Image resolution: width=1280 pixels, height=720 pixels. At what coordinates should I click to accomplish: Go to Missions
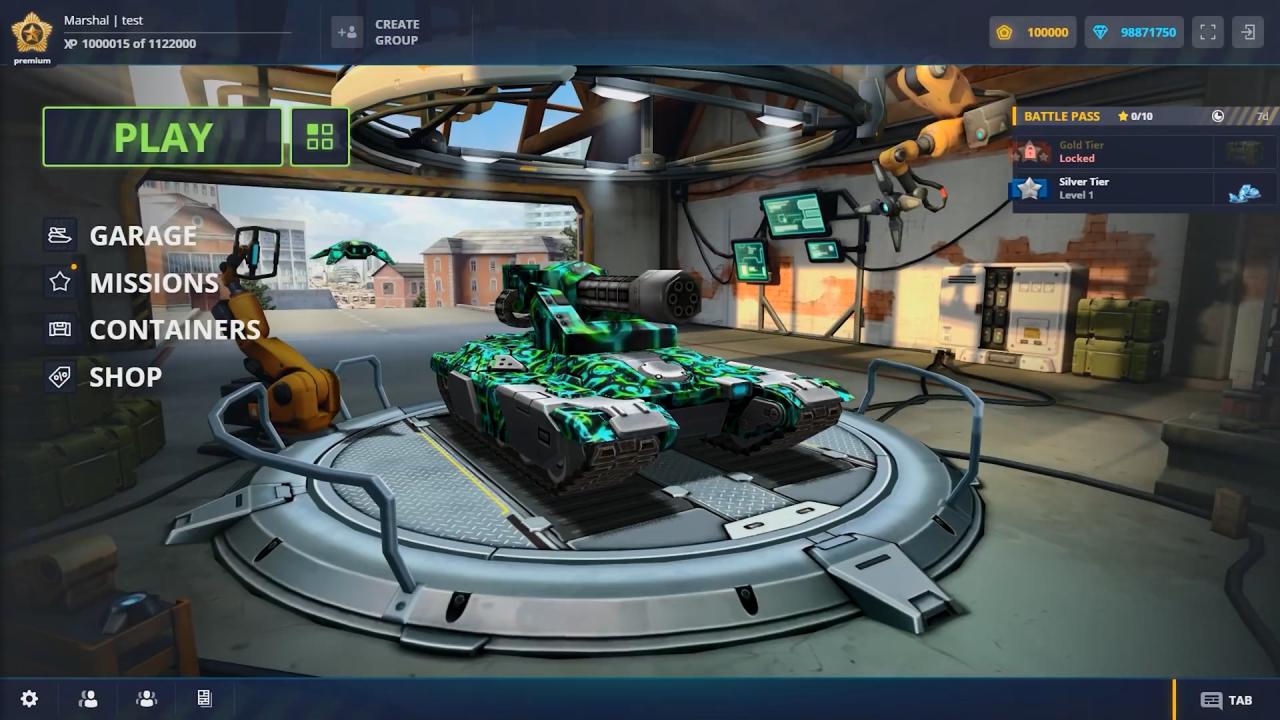(153, 283)
